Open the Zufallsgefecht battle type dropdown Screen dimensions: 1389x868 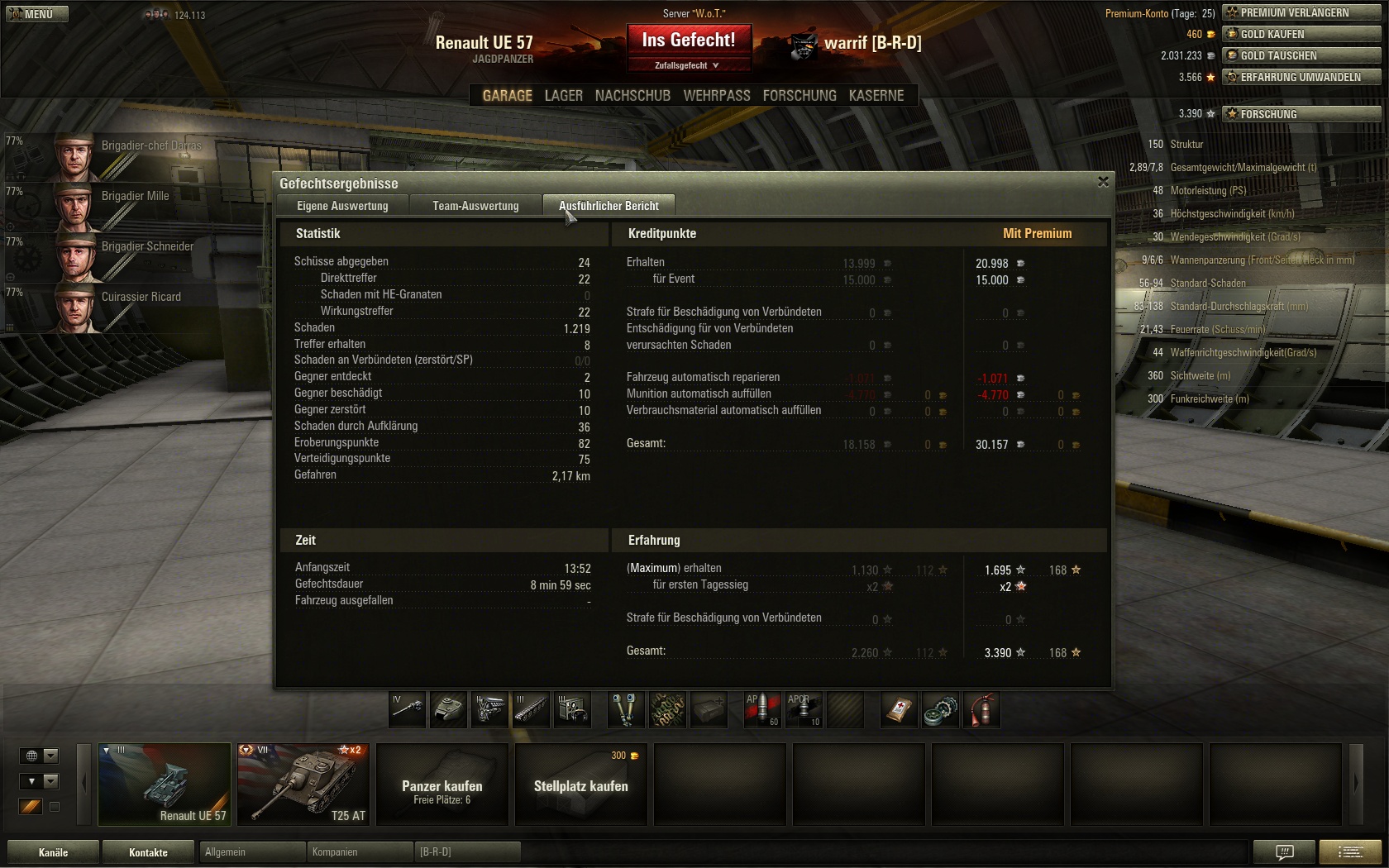tap(687, 65)
